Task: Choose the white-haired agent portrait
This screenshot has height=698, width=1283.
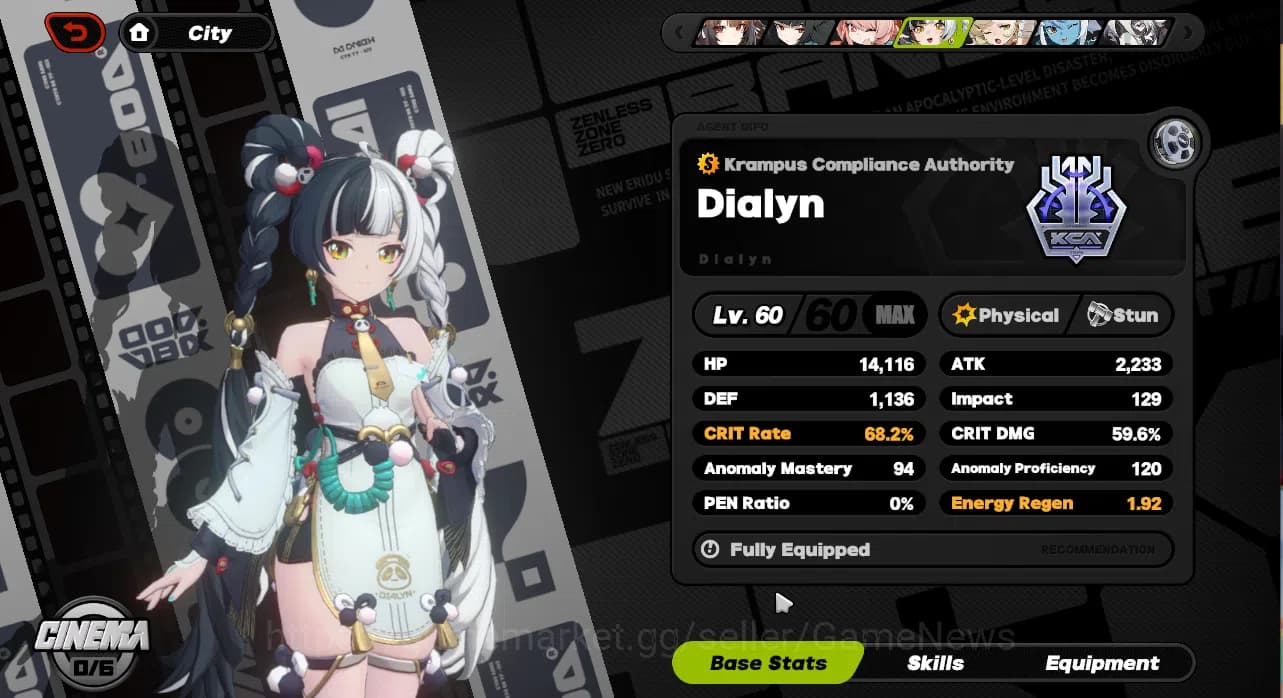Action: (1136, 33)
